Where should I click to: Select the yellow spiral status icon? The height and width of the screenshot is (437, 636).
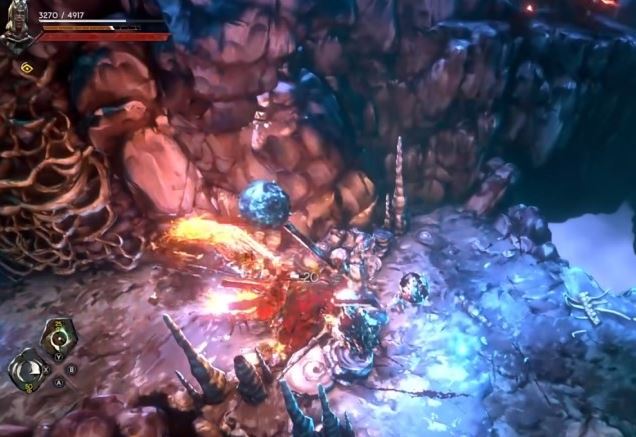pyautogui.click(x=25, y=68)
